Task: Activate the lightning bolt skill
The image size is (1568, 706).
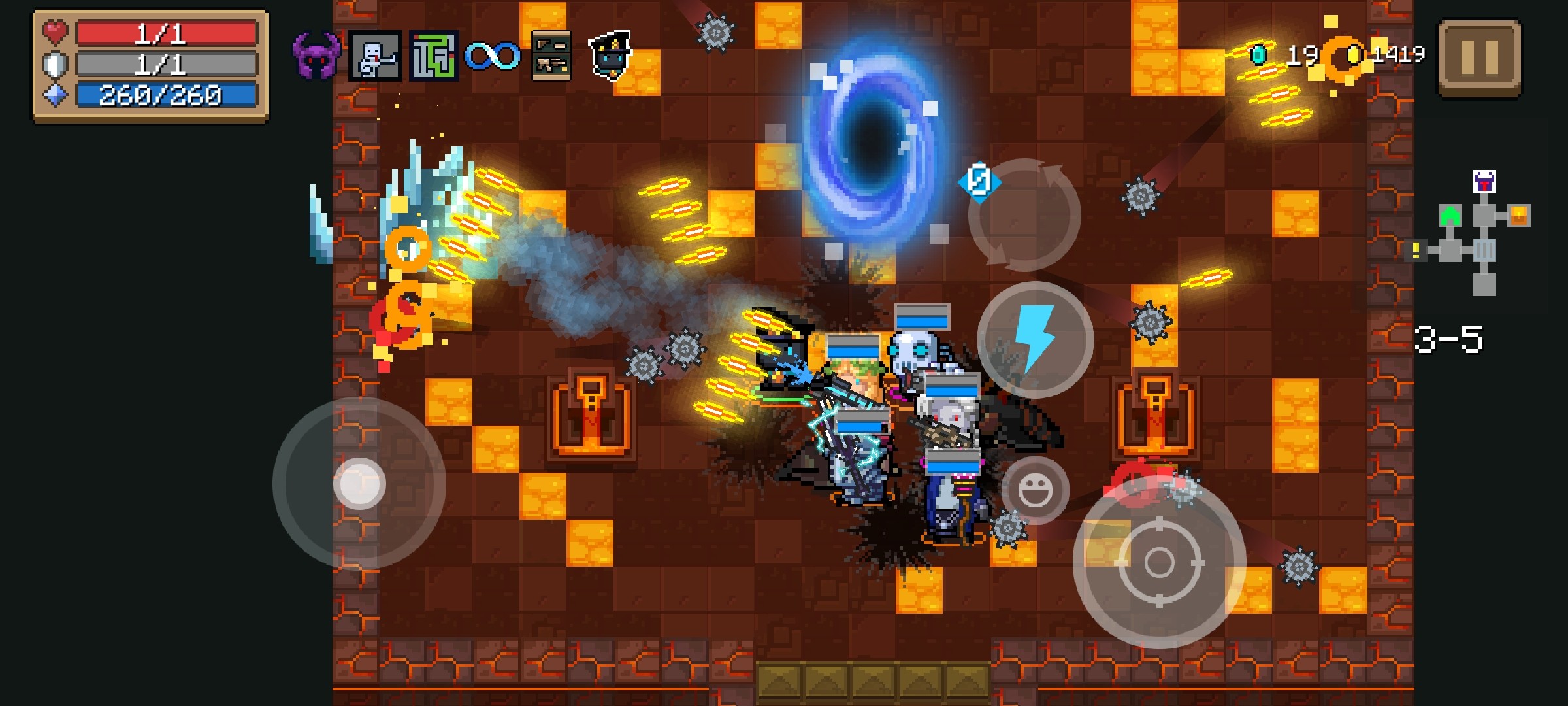Action: (x=1035, y=340)
